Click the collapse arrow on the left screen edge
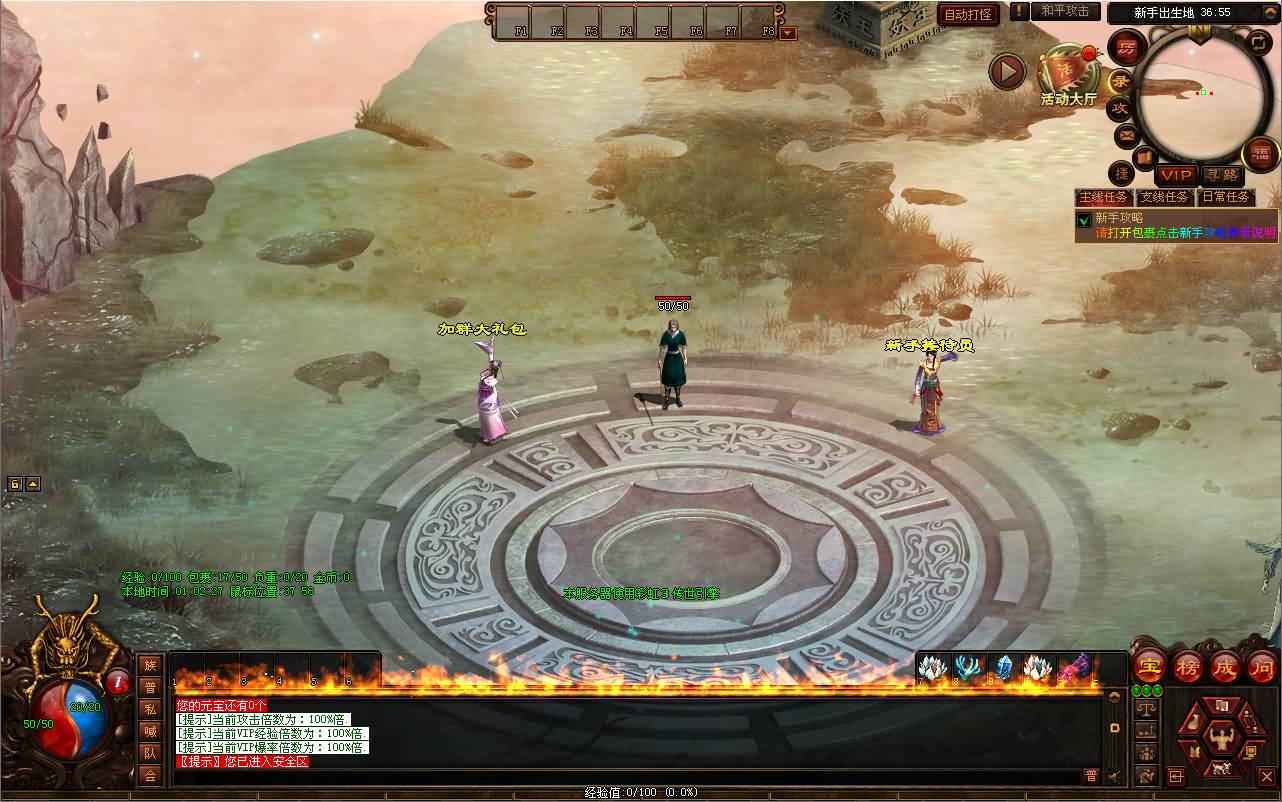 (x=31, y=484)
